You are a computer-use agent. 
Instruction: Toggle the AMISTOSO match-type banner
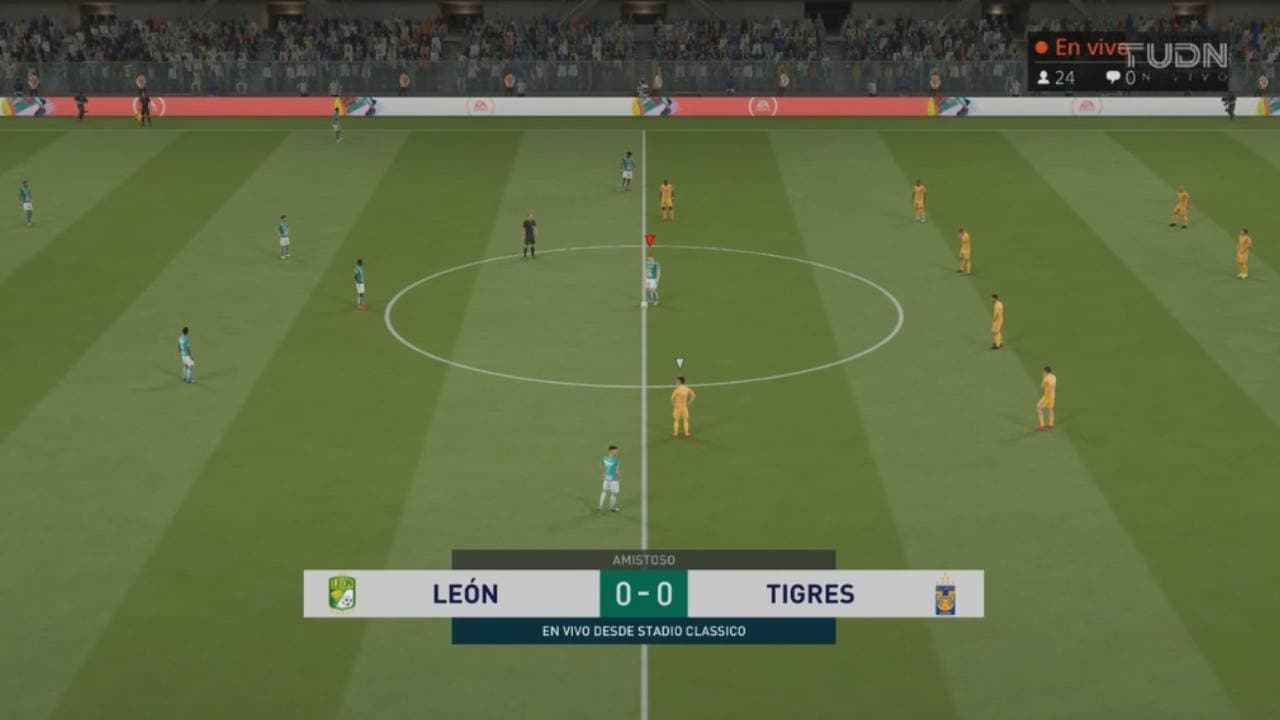point(645,560)
